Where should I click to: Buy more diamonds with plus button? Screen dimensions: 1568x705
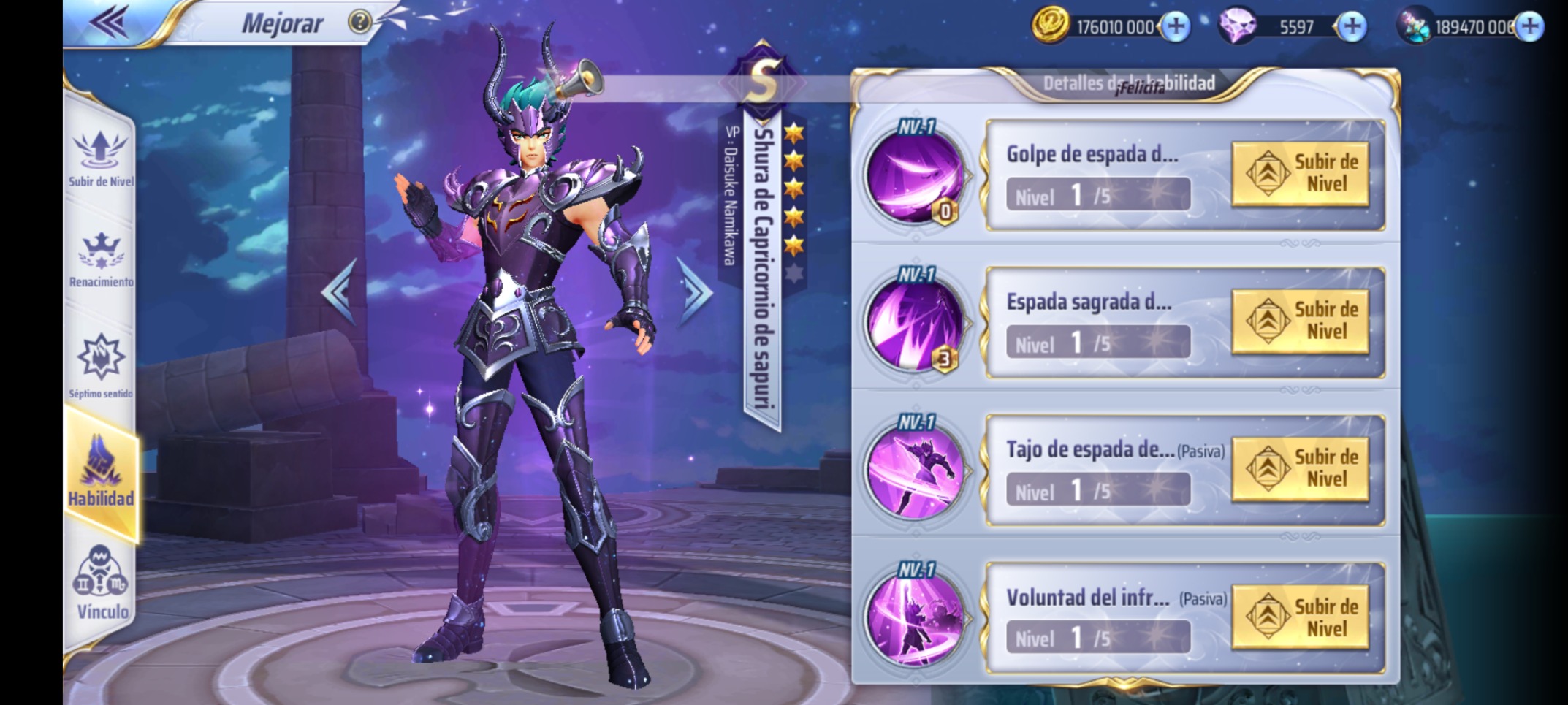(x=1352, y=27)
